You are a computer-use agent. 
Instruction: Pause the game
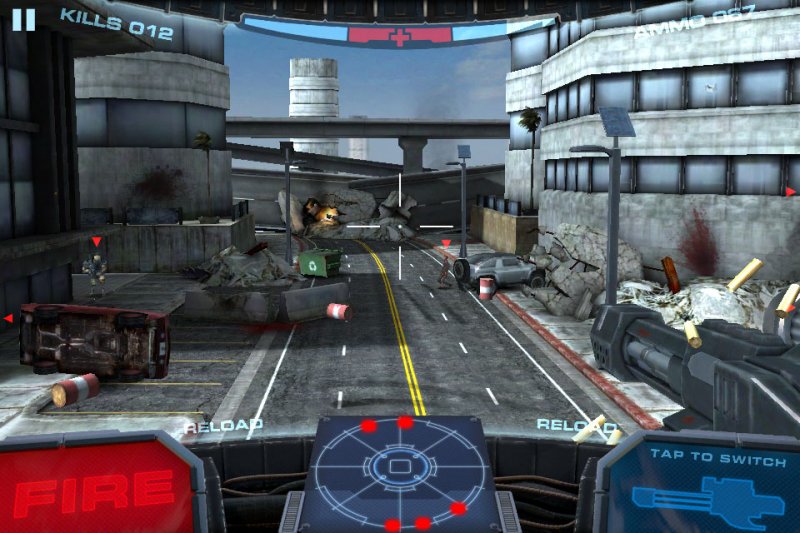(x=24, y=19)
